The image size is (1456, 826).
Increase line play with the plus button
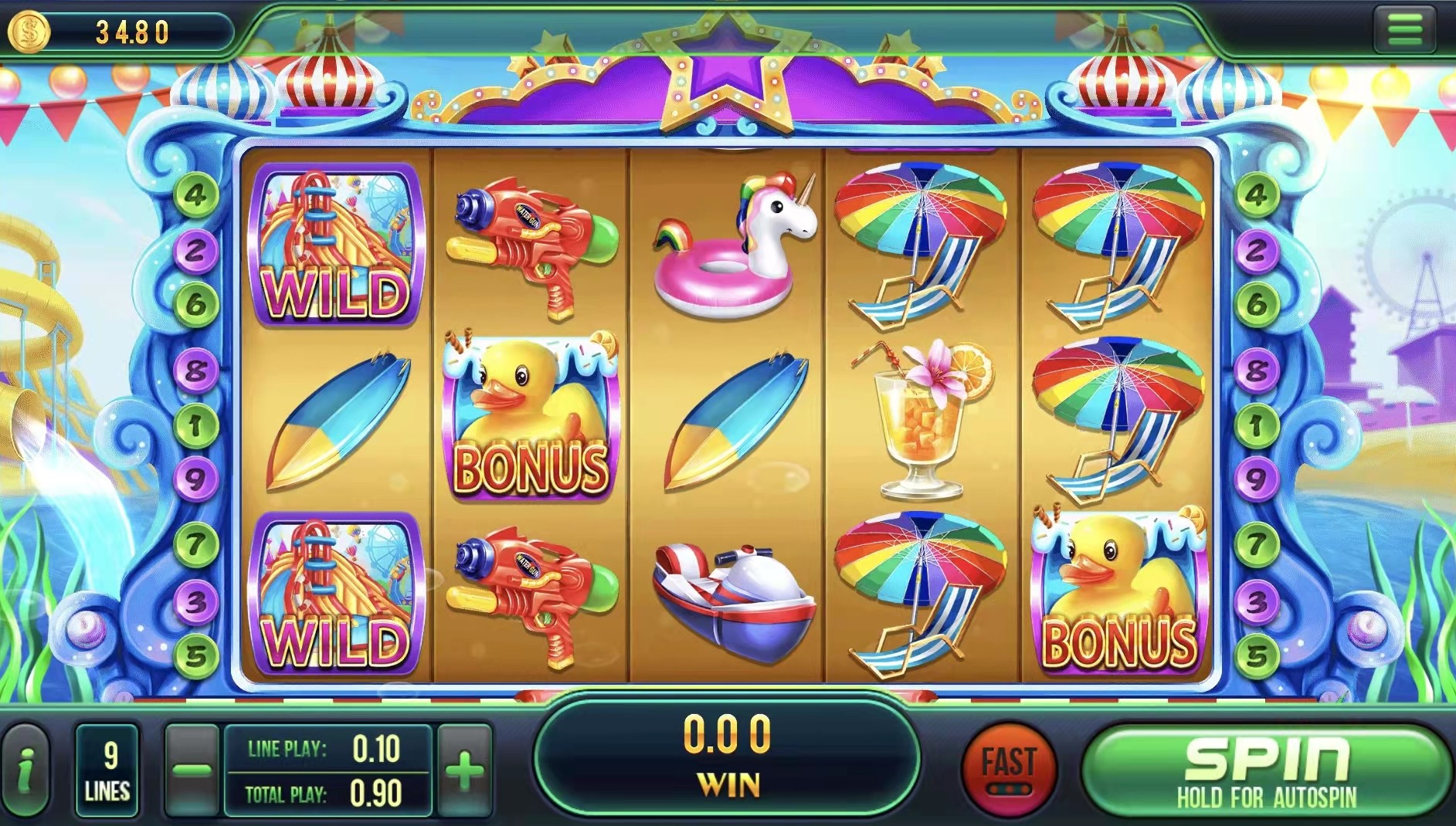tap(464, 770)
